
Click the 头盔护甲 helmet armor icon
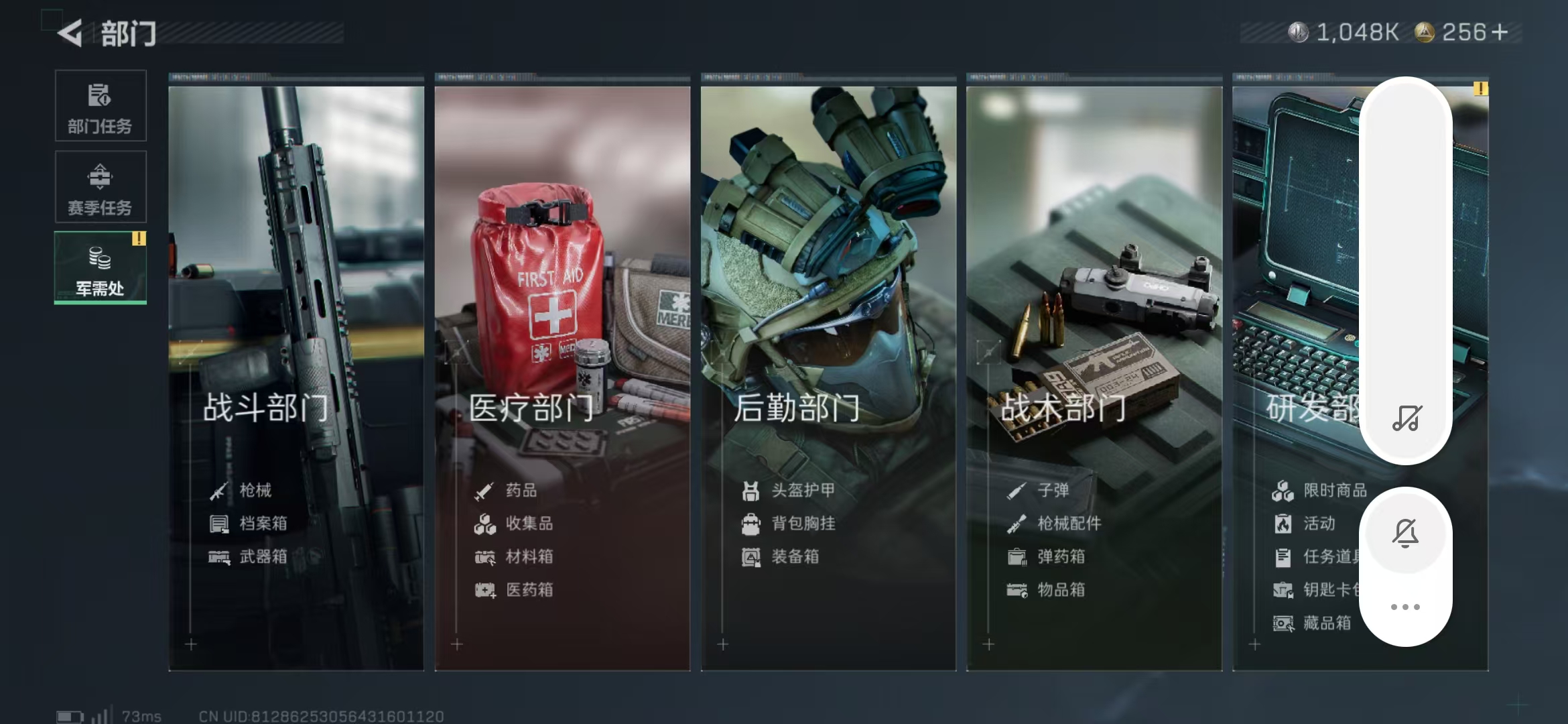pos(750,489)
